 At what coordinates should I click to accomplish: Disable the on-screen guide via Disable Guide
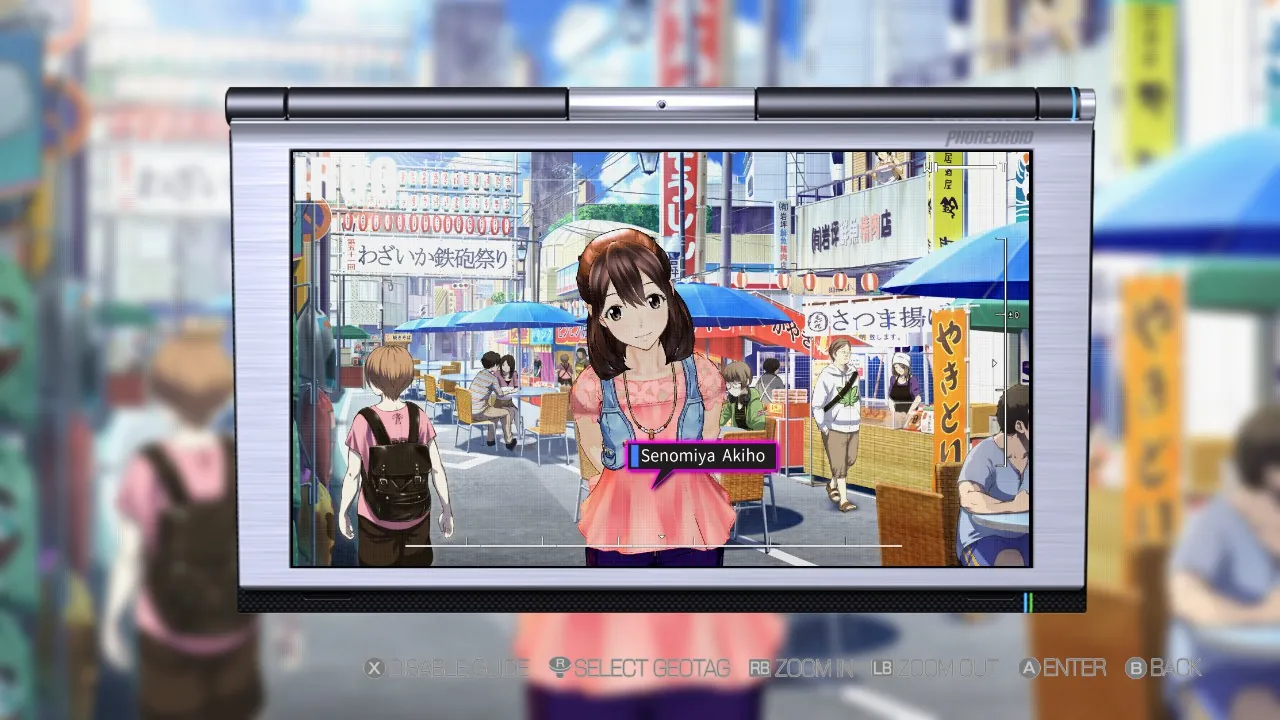tap(461, 668)
